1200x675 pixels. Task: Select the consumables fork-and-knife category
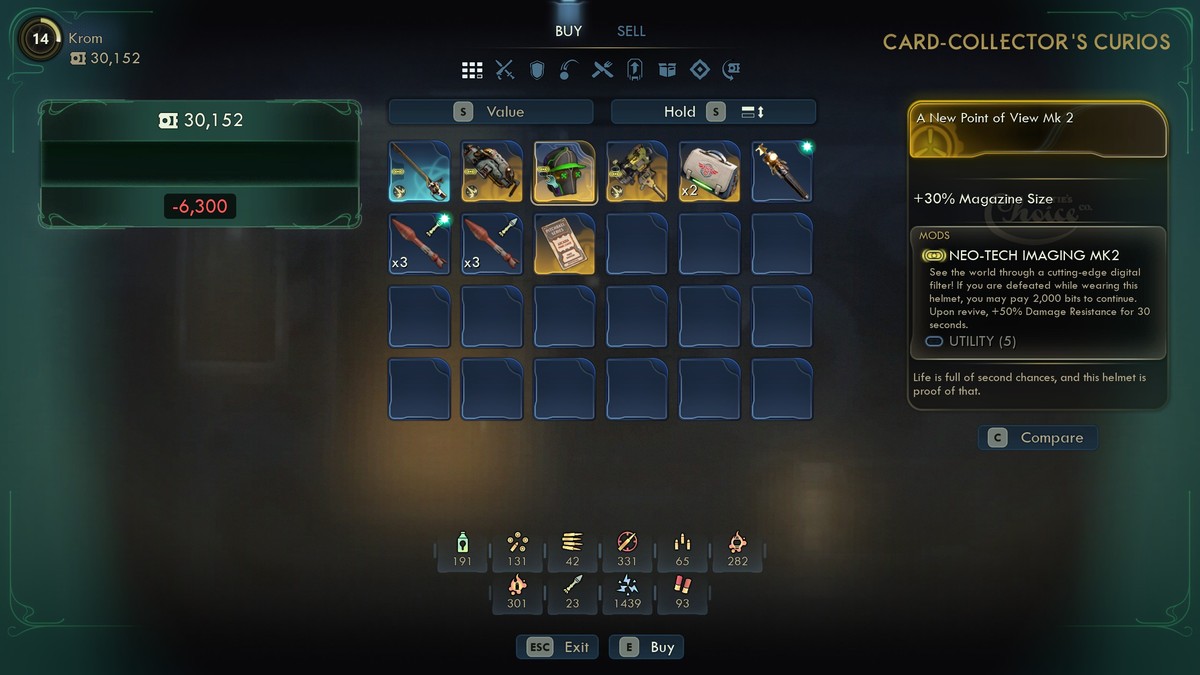(x=602, y=70)
